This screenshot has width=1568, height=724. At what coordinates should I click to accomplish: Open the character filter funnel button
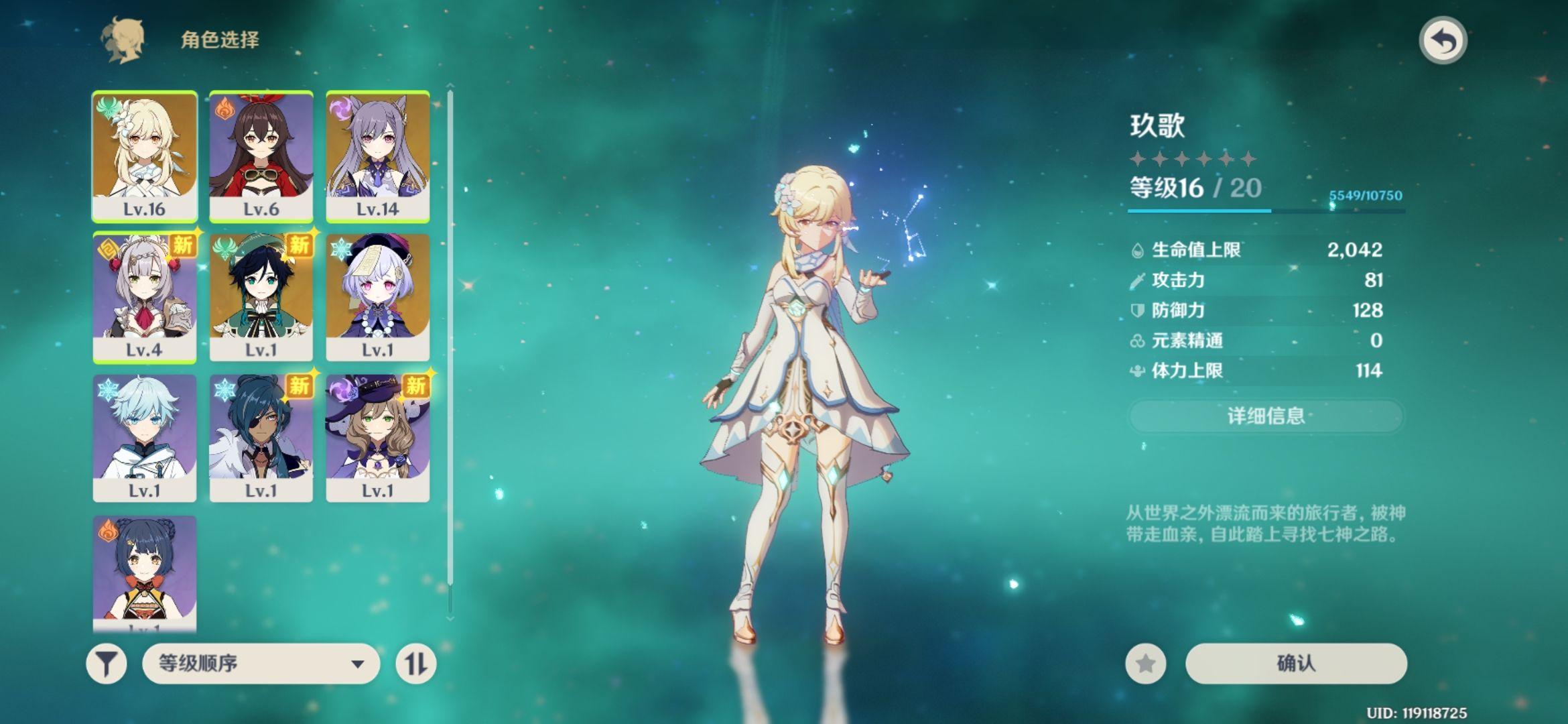107,664
